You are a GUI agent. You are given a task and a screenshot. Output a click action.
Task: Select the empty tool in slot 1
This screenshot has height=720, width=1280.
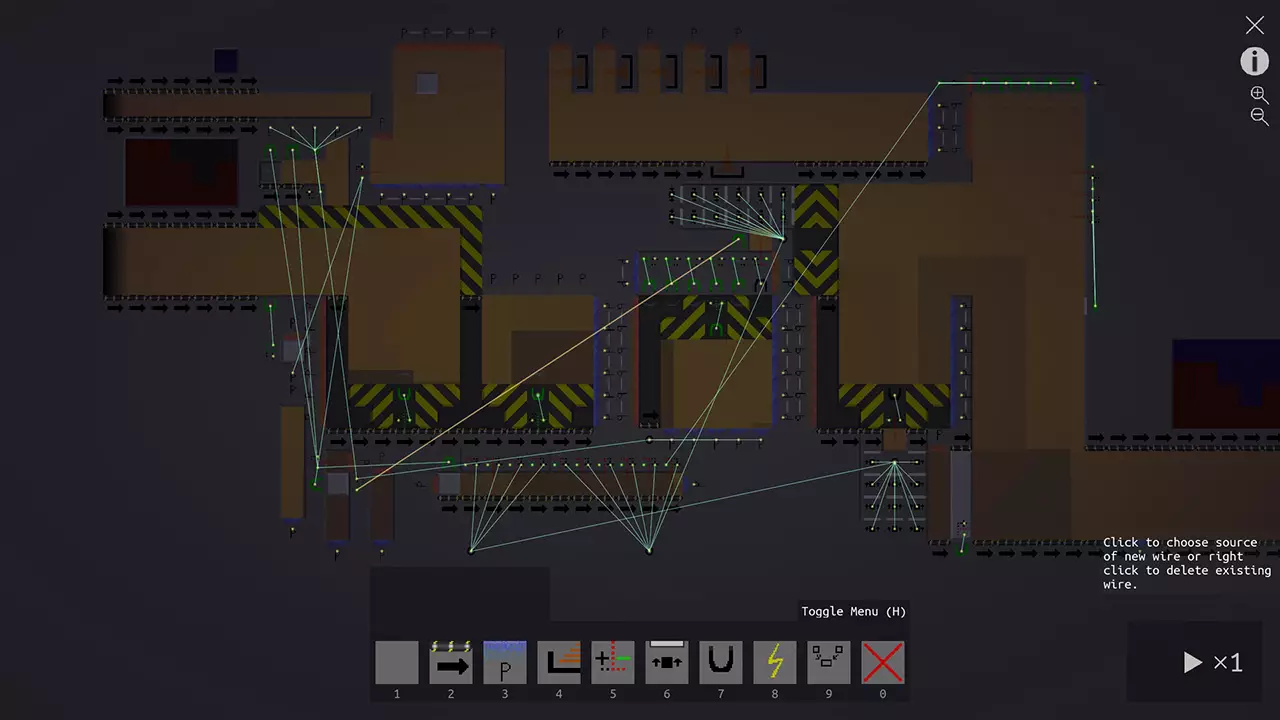[x=396, y=661]
